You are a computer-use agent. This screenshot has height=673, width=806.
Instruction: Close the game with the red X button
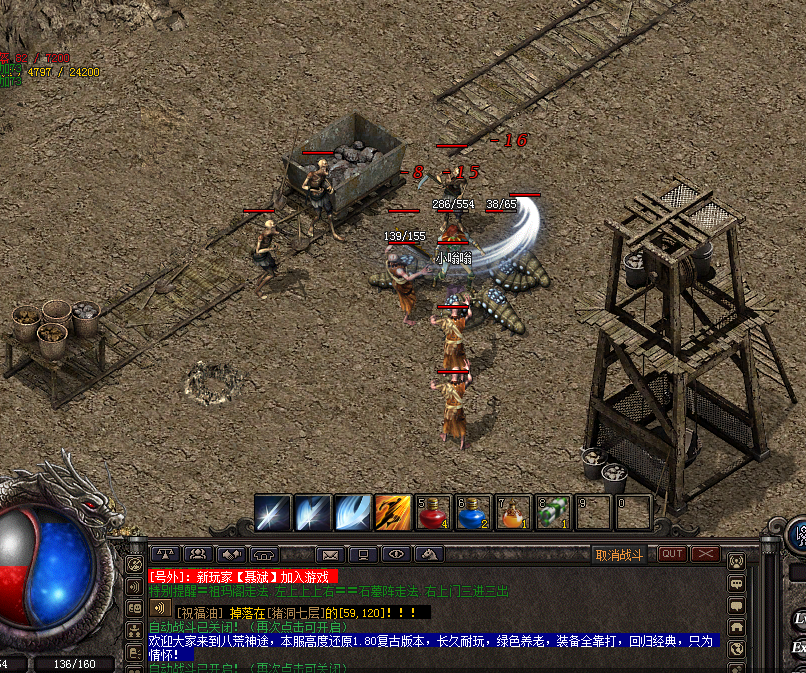706,554
